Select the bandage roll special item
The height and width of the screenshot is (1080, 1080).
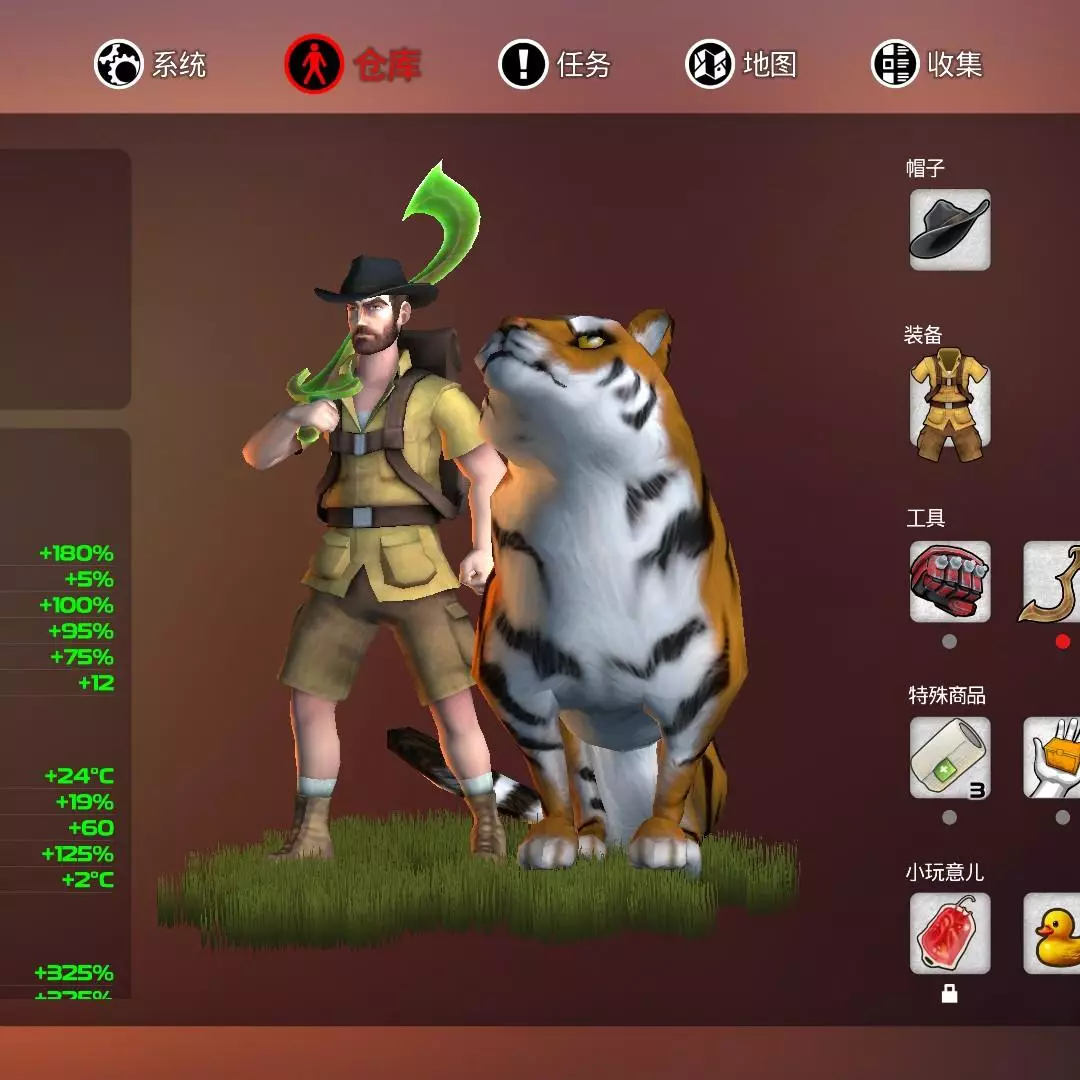coord(949,758)
